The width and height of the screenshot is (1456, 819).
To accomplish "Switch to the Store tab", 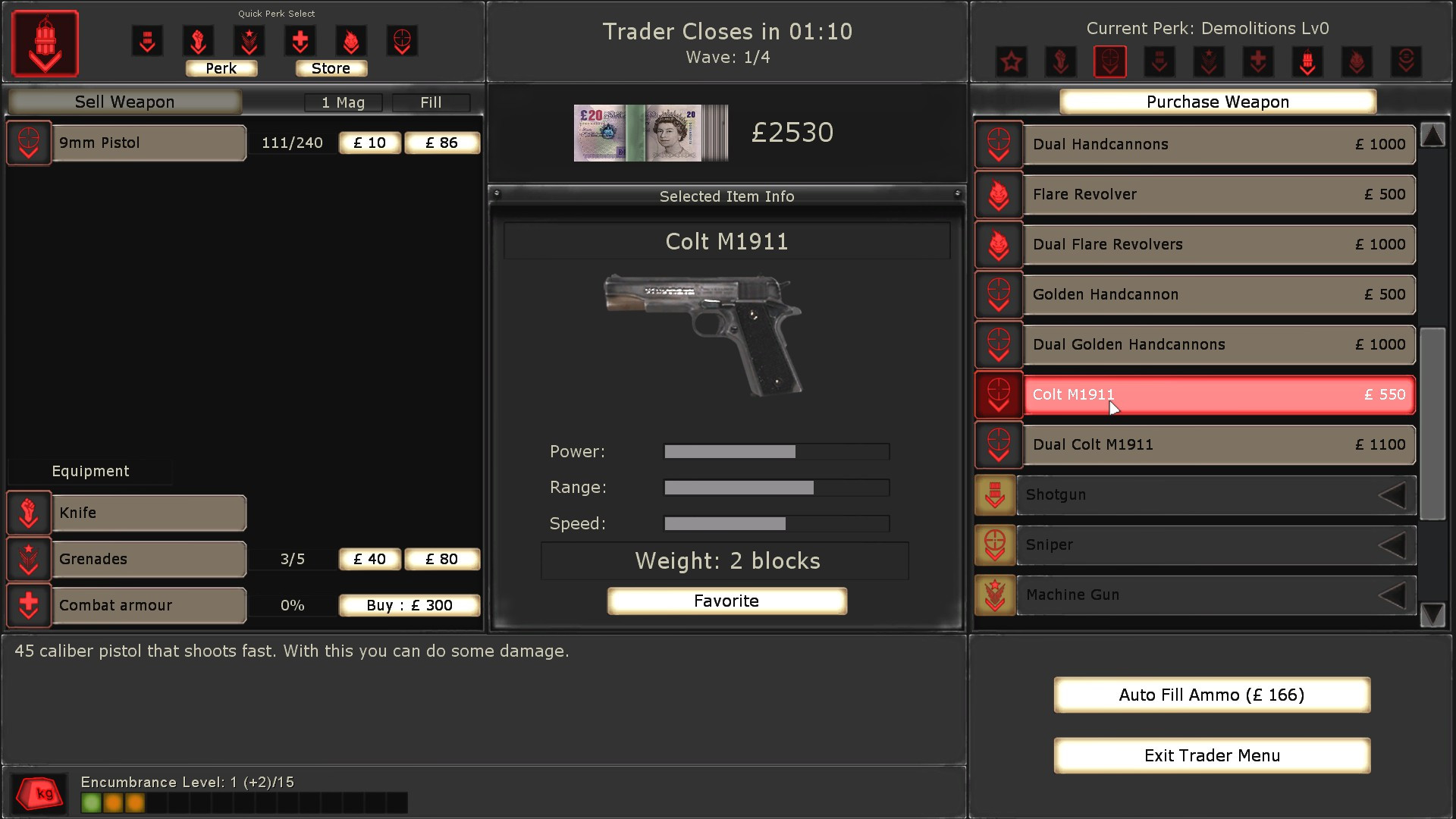I will (331, 68).
